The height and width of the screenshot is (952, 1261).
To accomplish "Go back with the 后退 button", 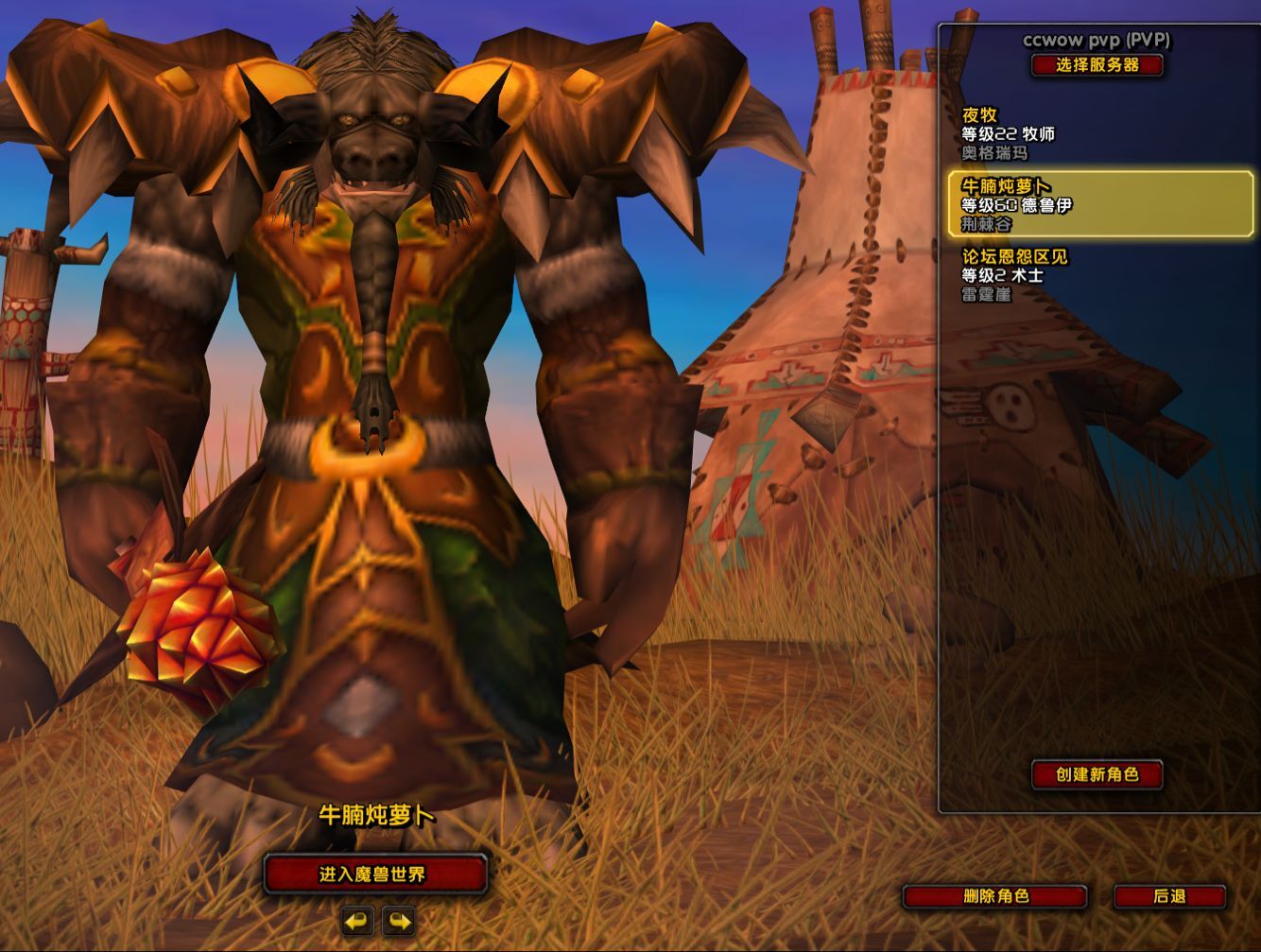I will pos(1169,896).
